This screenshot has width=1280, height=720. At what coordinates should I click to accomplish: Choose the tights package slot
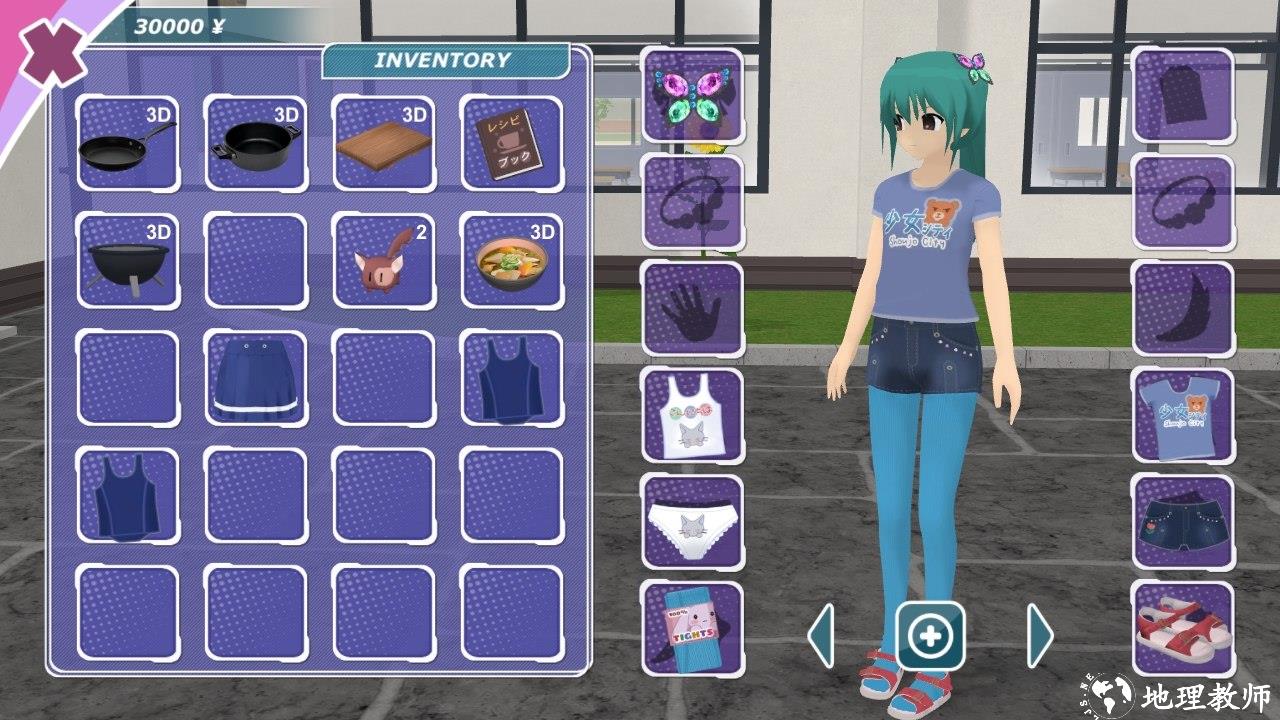(x=692, y=628)
